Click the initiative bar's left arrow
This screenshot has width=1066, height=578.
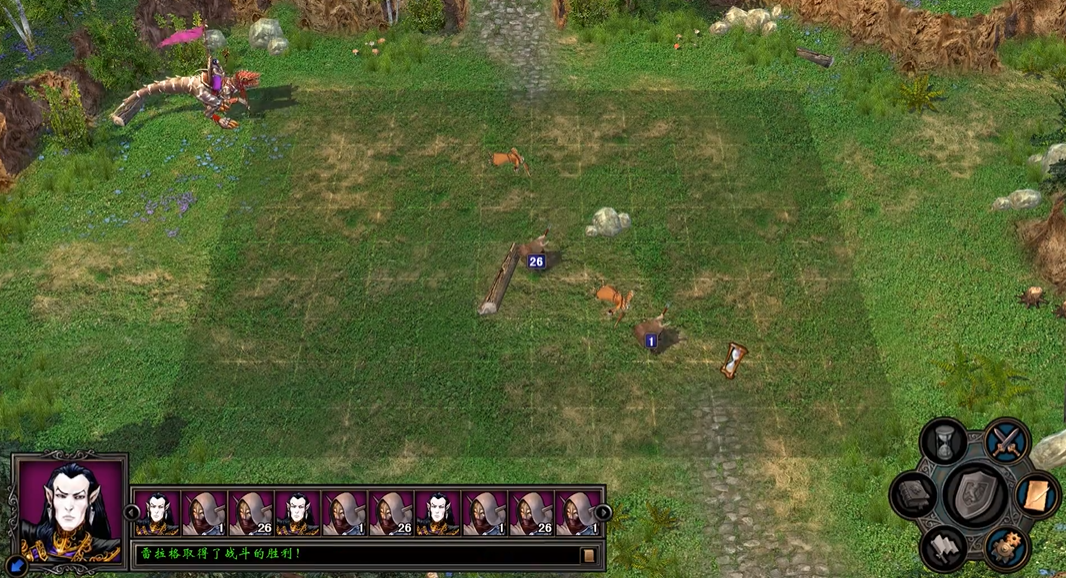click(132, 512)
